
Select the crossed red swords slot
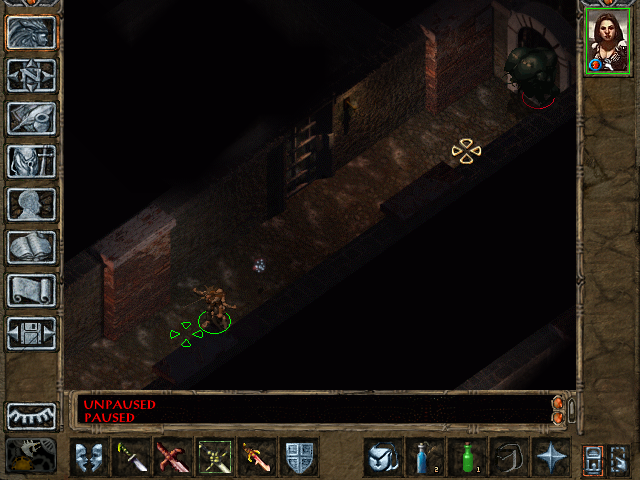[172, 458]
